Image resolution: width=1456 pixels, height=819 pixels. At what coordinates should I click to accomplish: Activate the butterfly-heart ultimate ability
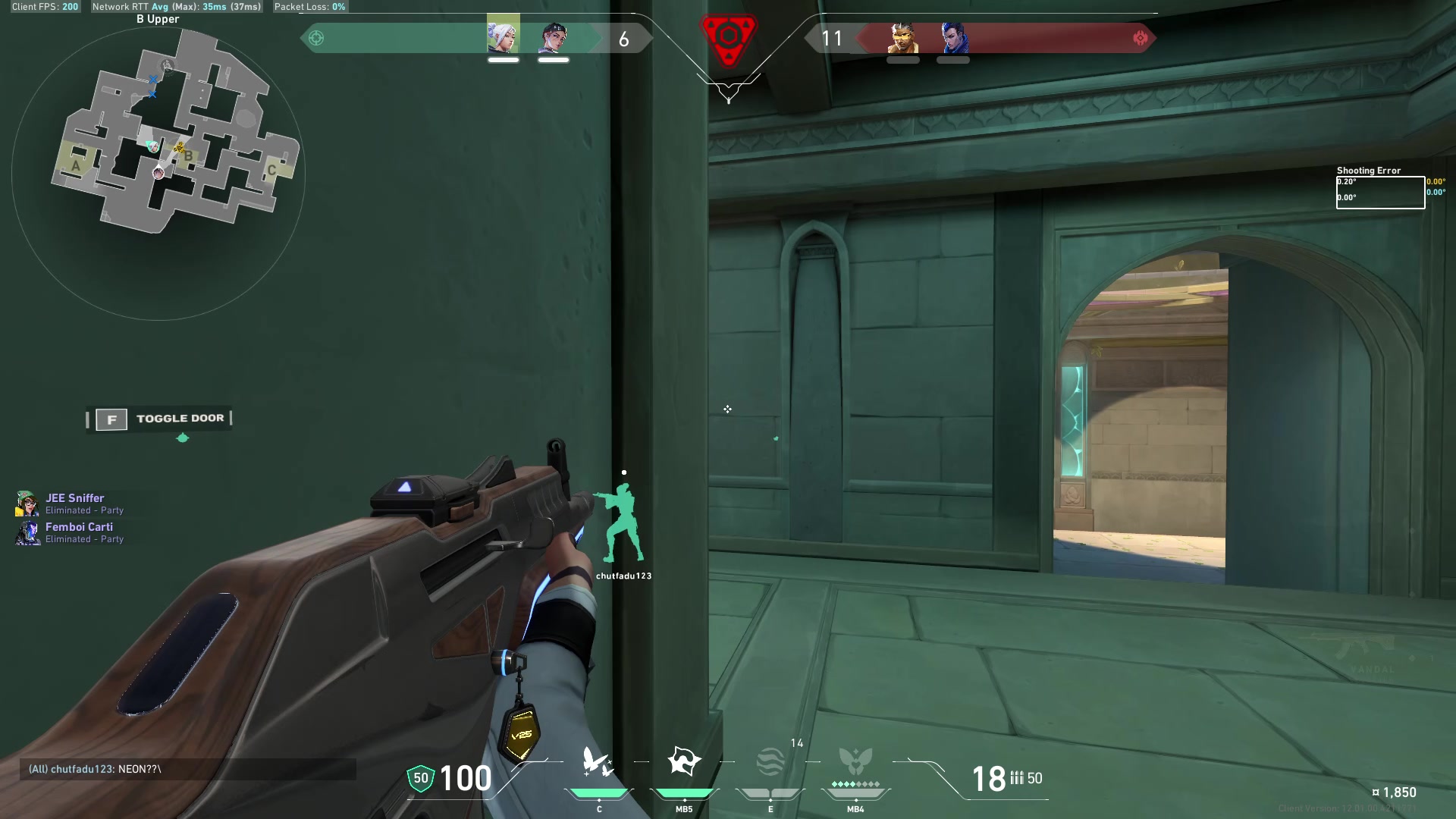pos(855,761)
